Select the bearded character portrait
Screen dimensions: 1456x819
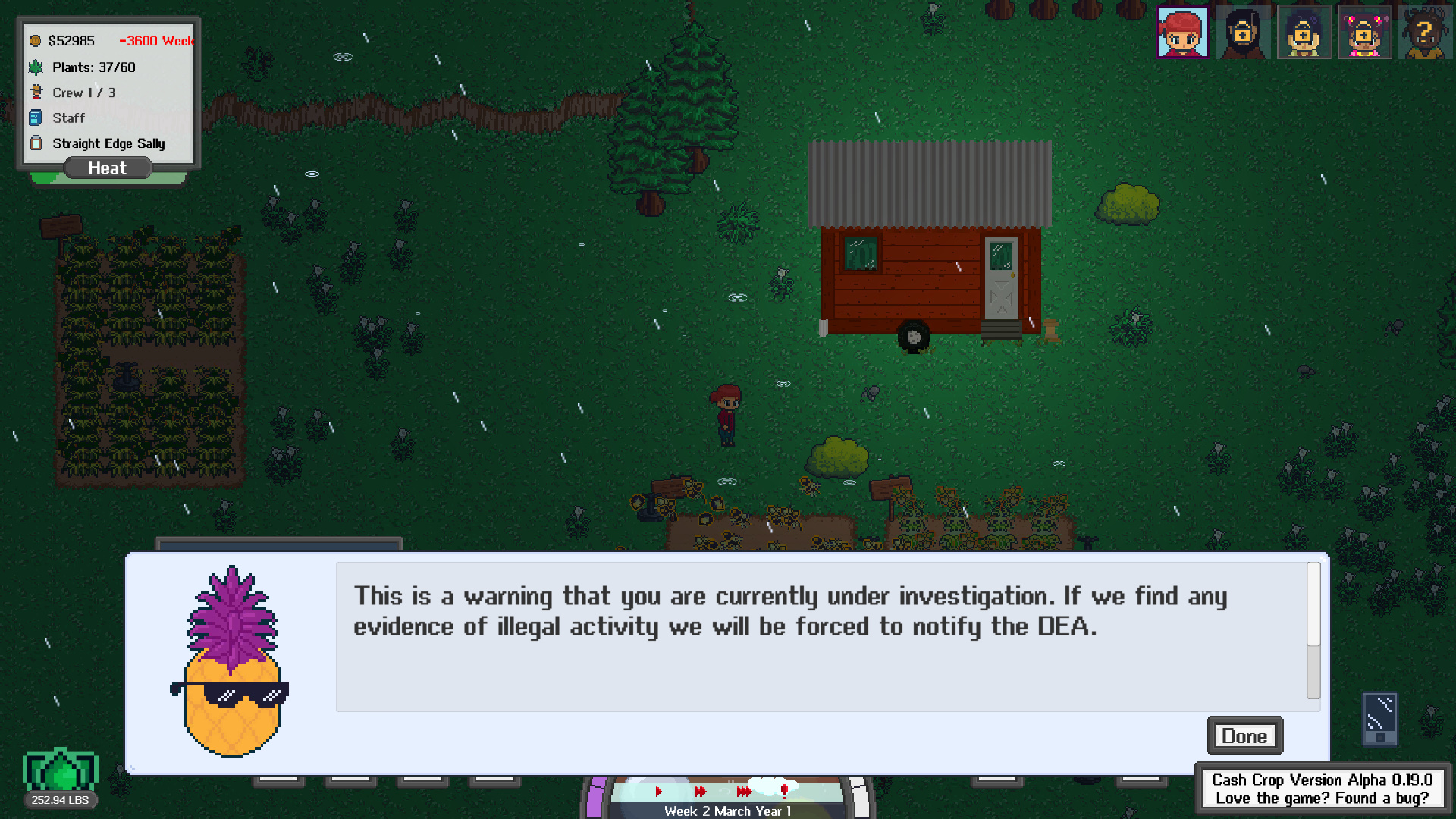click(1244, 32)
